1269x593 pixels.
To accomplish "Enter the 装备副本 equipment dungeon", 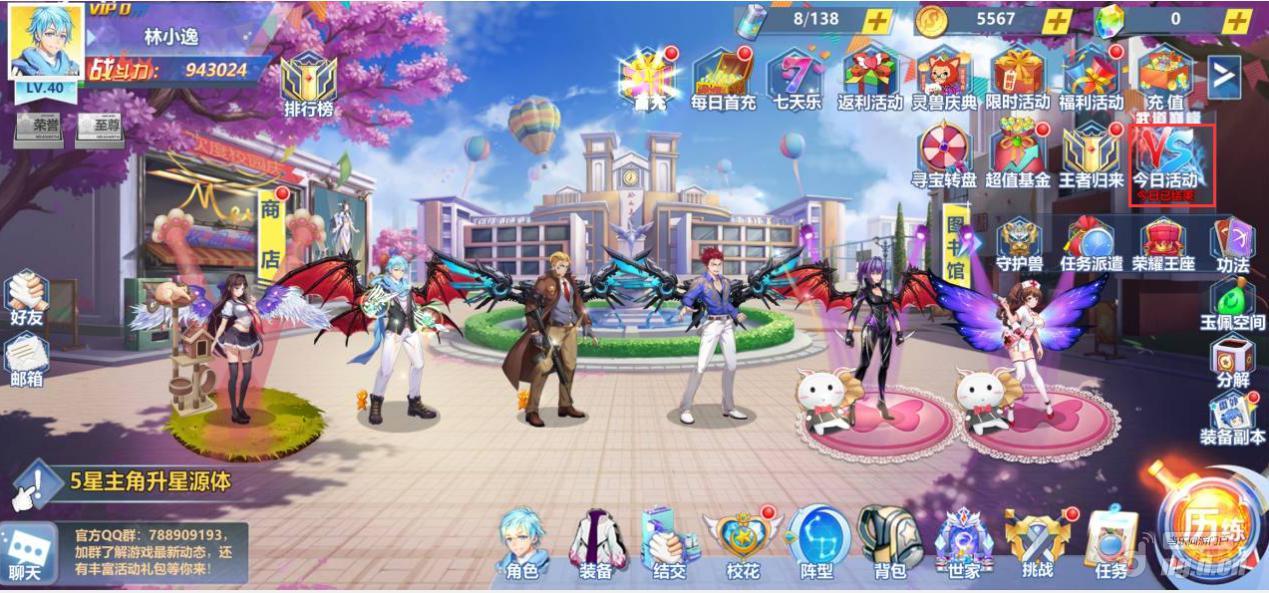I will pos(1232,419).
